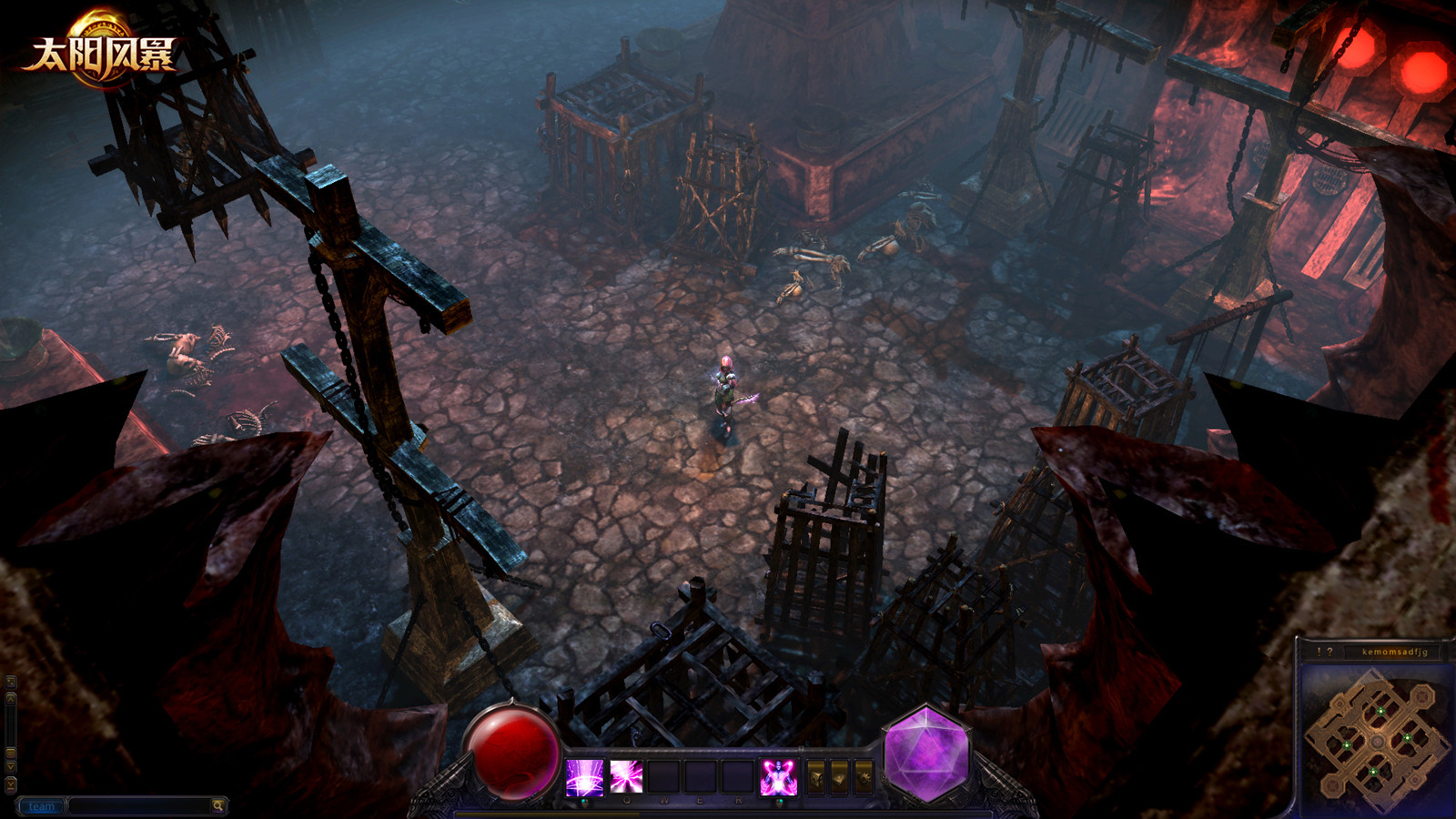
Task: Trigger the winged pink figure ability
Action: click(779, 778)
